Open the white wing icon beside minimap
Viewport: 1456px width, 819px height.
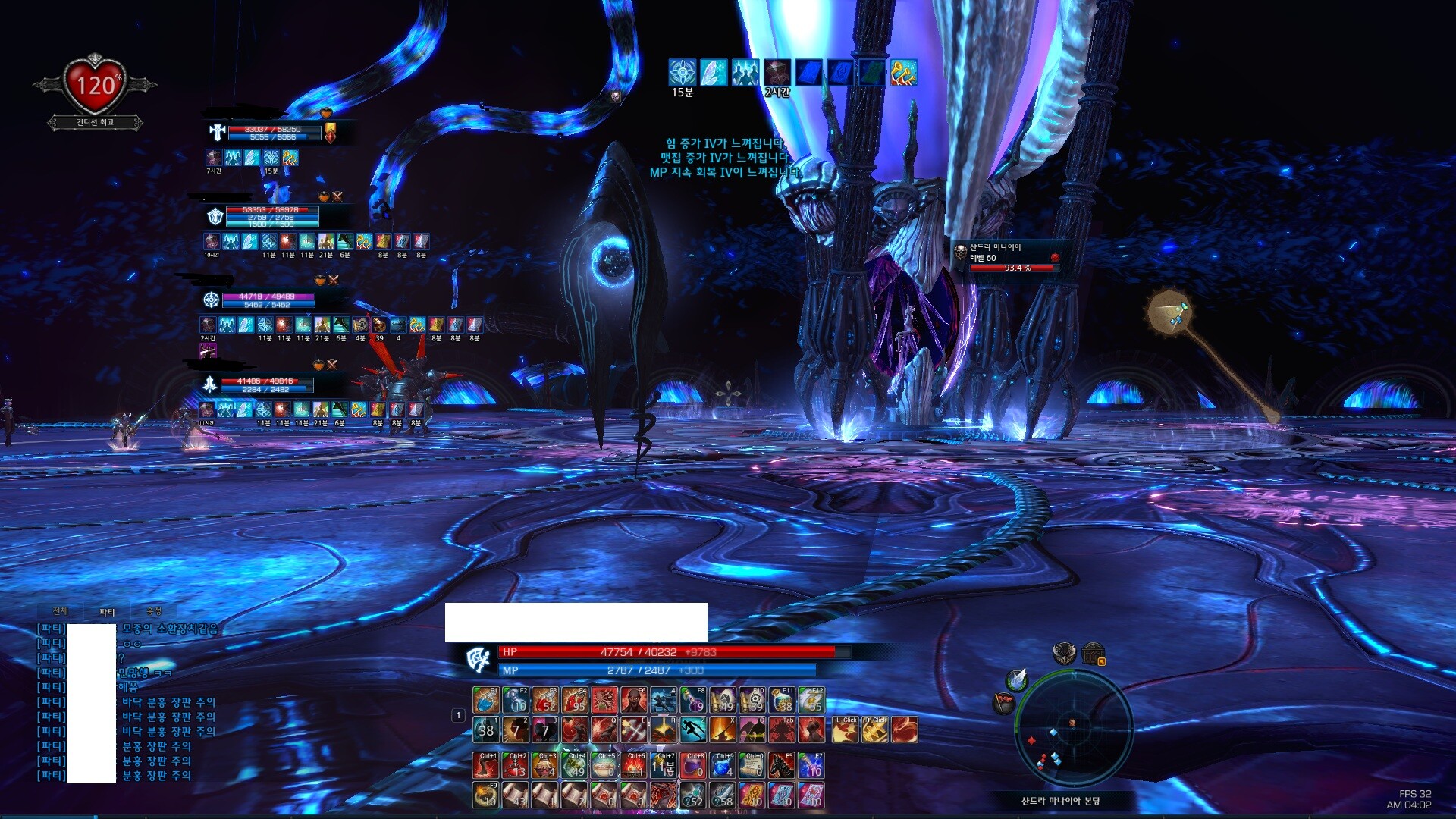pos(1017,678)
